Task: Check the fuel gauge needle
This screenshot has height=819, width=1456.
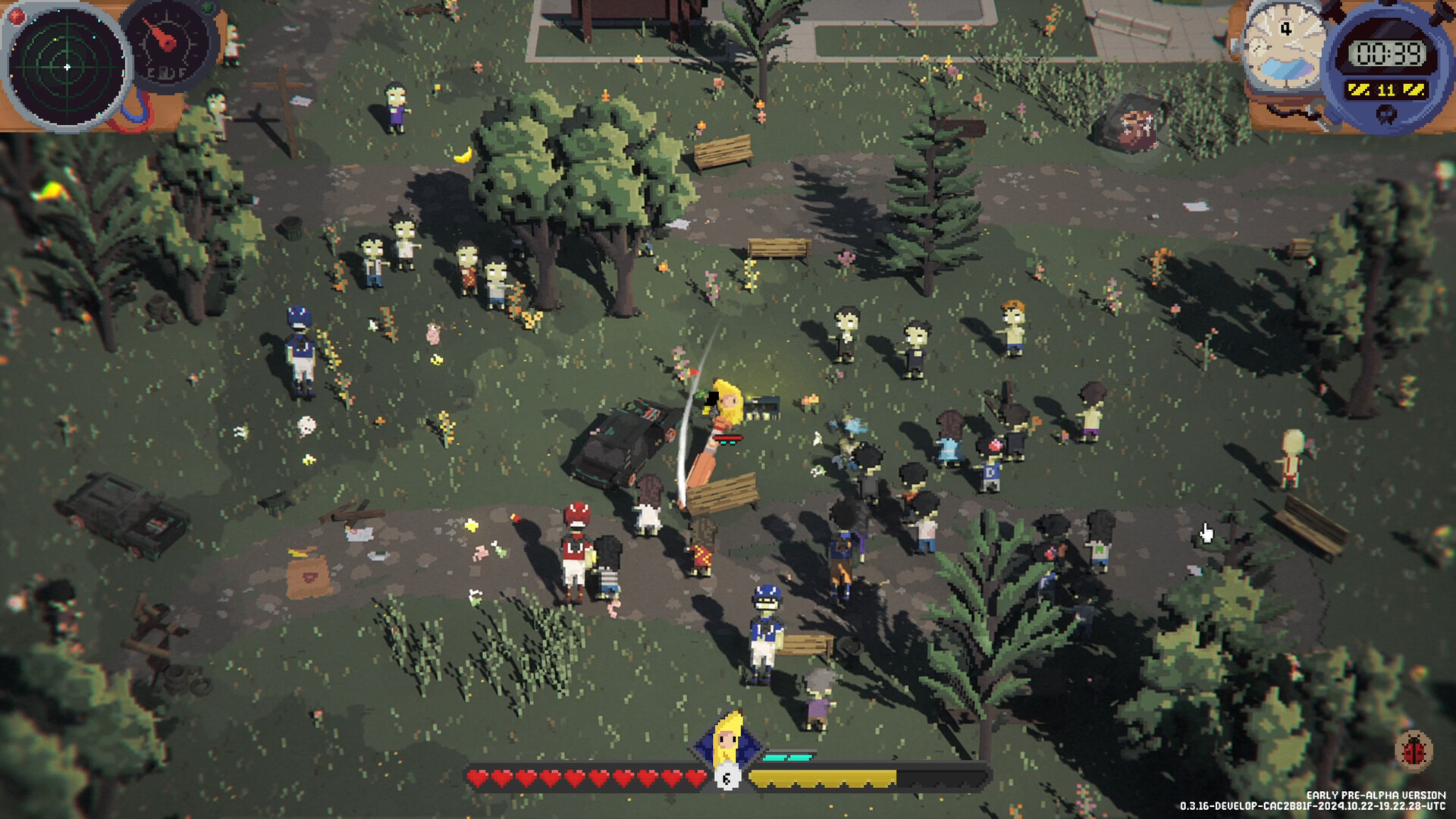Action: 162,36
